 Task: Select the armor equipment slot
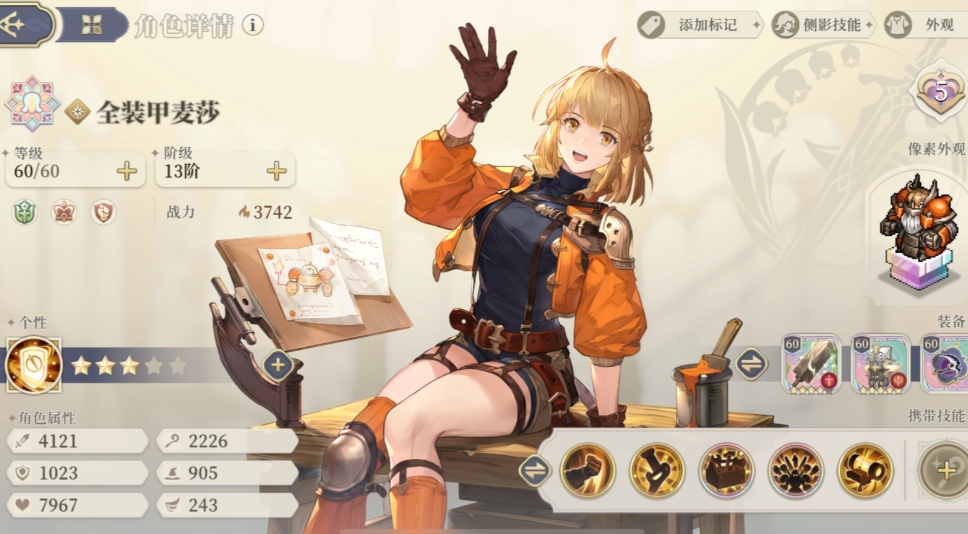click(881, 364)
